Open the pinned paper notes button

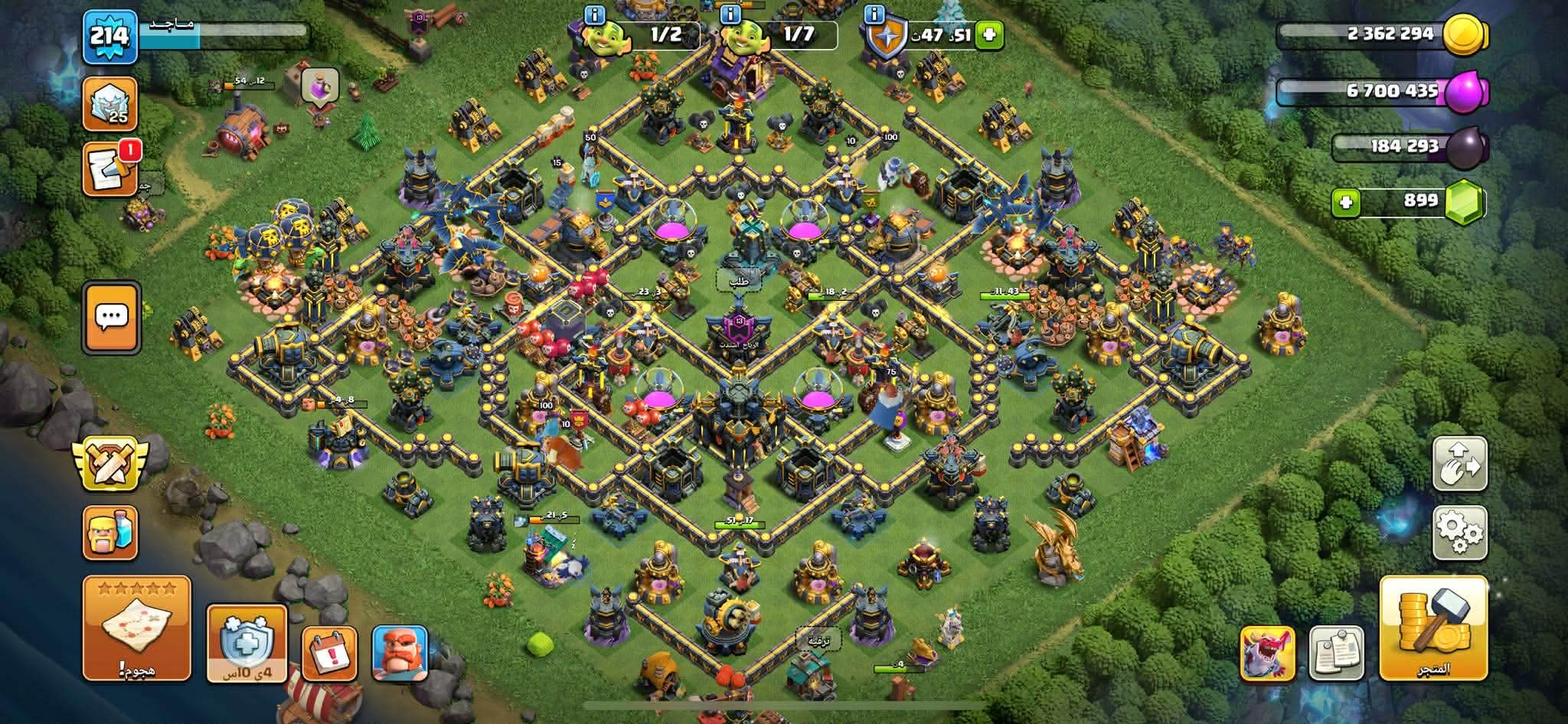pos(1336,653)
